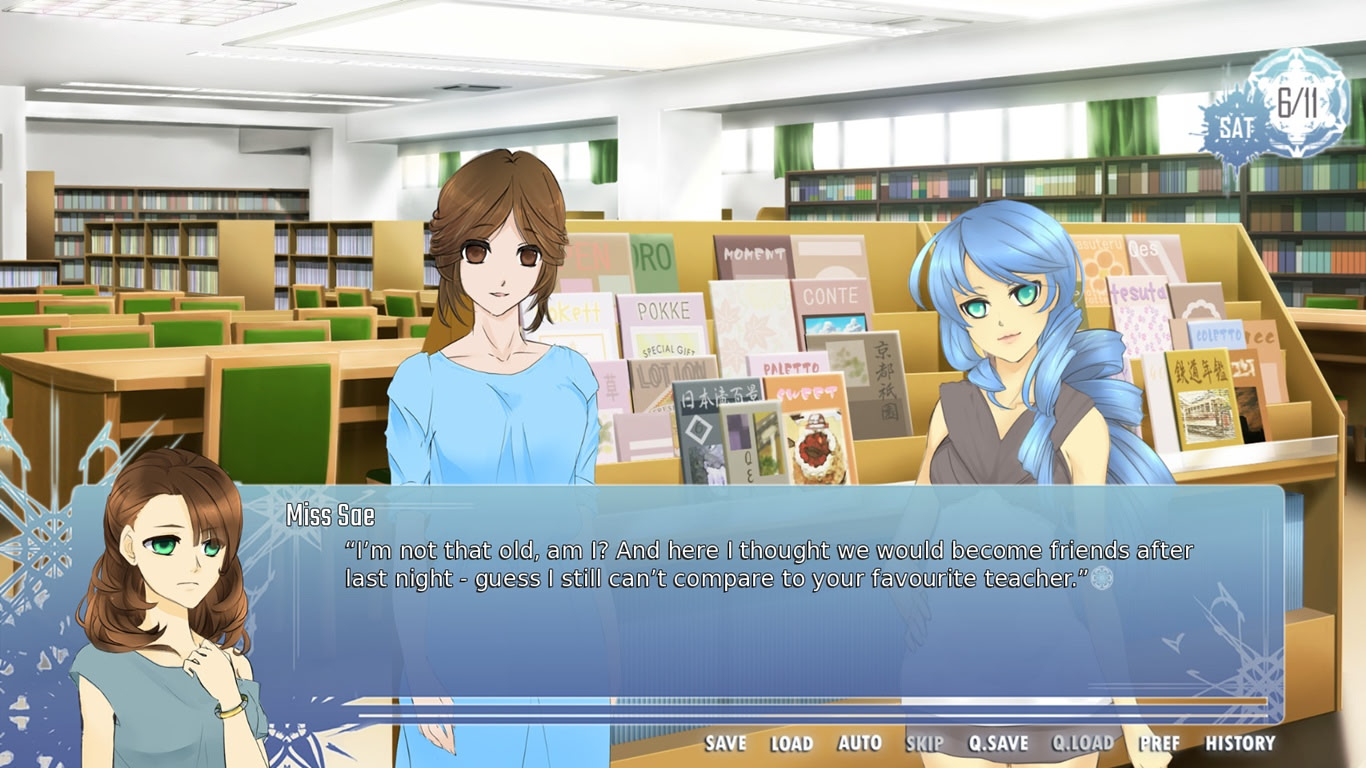Open the PREF preferences menu
Image resolution: width=1366 pixels, height=768 pixels.
pyautogui.click(x=1158, y=744)
